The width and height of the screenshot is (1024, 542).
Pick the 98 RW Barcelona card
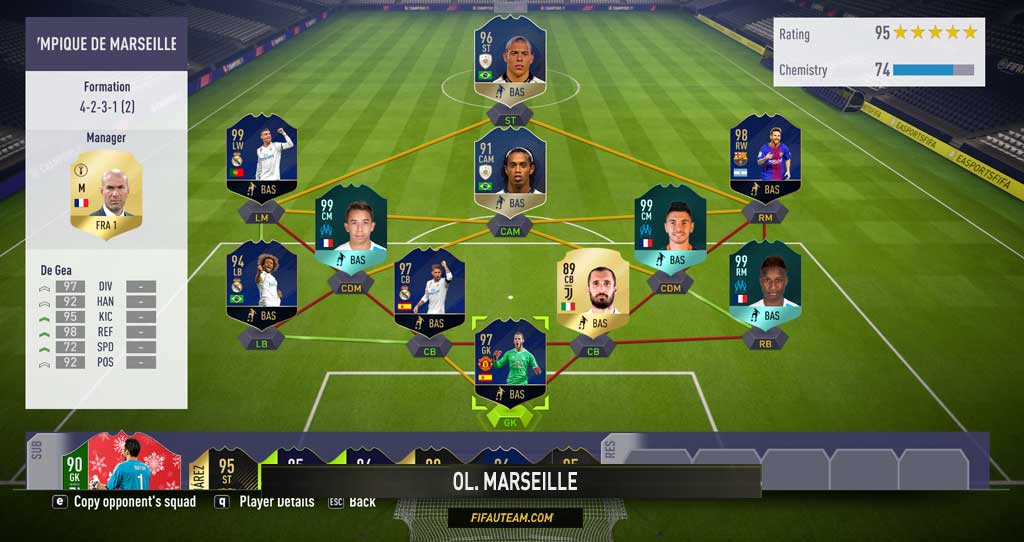tap(765, 157)
